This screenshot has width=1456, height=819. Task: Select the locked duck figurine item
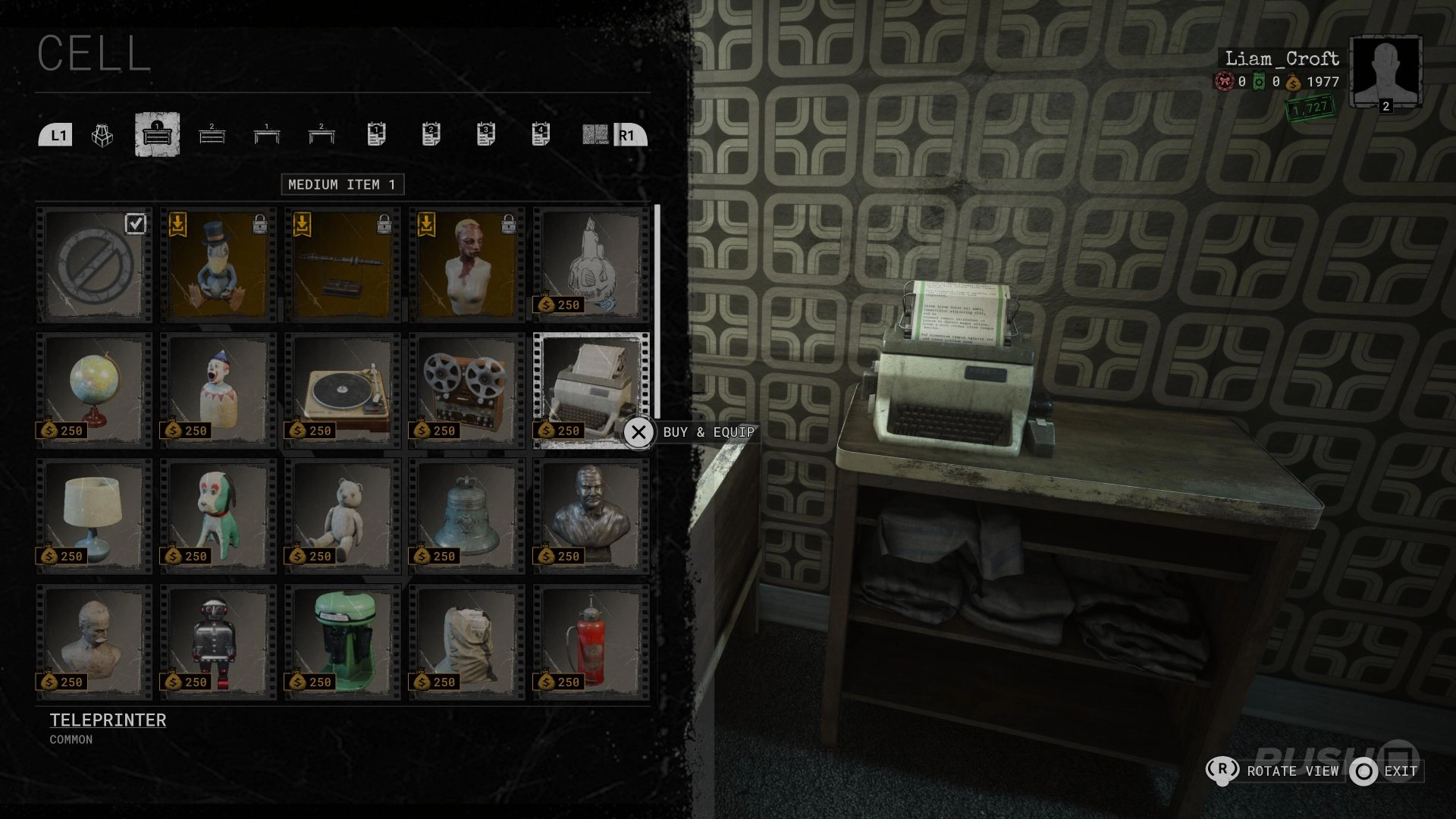click(x=218, y=263)
